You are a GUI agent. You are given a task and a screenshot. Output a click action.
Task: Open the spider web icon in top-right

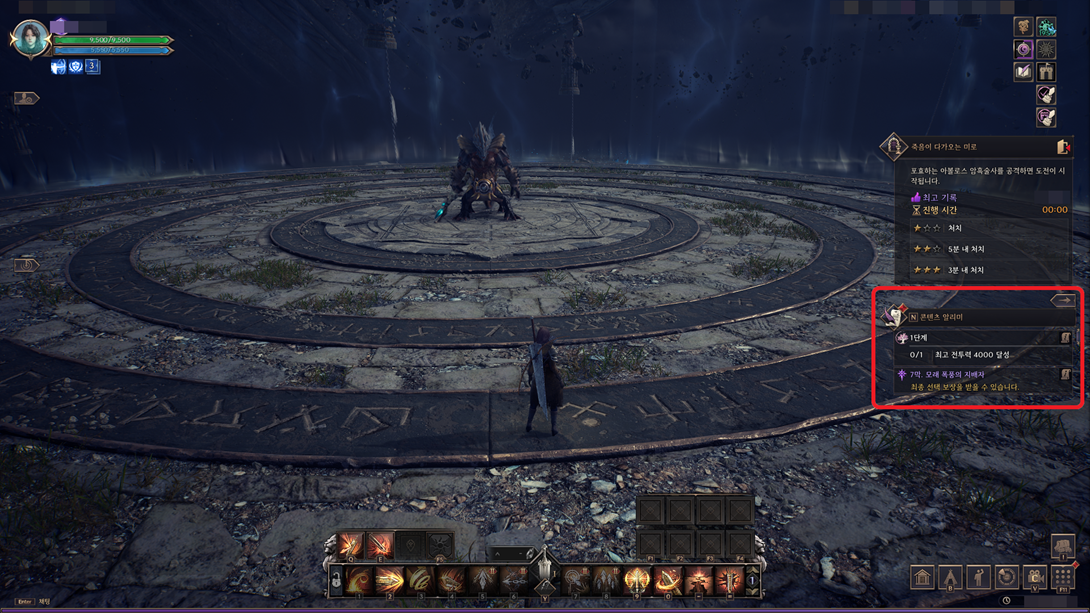(x=1046, y=49)
